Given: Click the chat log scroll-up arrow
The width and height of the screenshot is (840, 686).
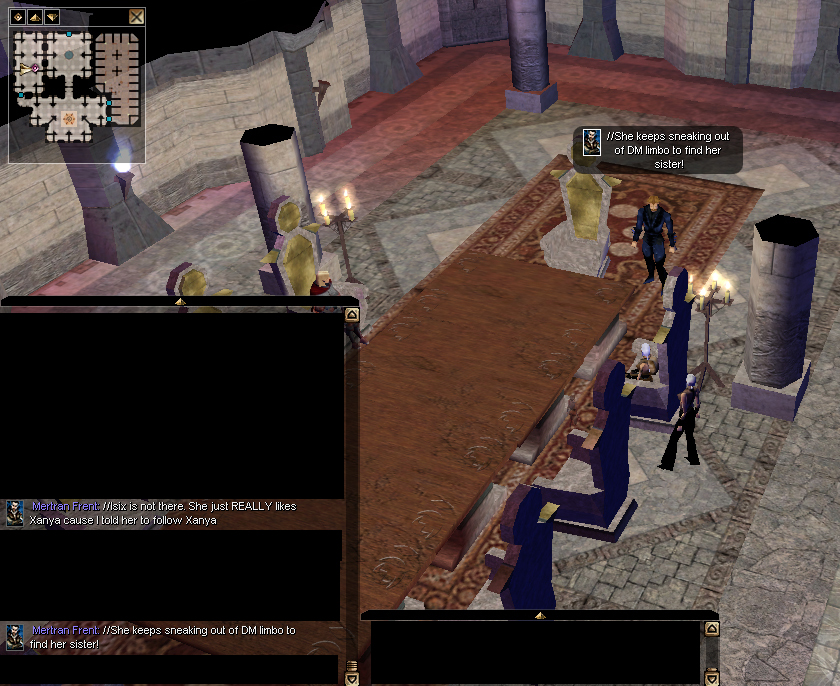Looking at the screenshot, I should click(x=351, y=314).
